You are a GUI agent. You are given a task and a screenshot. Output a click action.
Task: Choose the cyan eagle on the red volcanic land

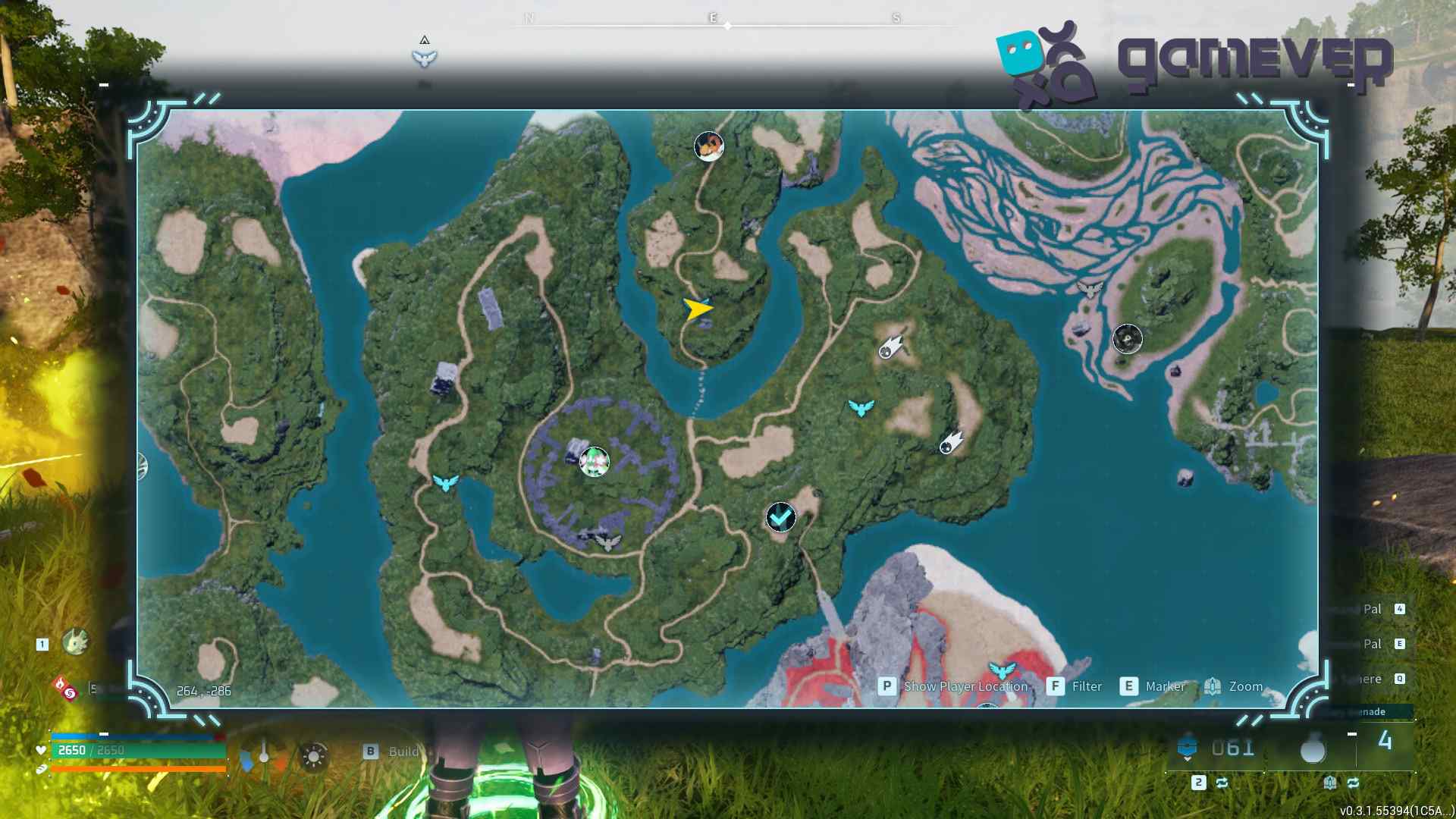pyautogui.click(x=1002, y=670)
